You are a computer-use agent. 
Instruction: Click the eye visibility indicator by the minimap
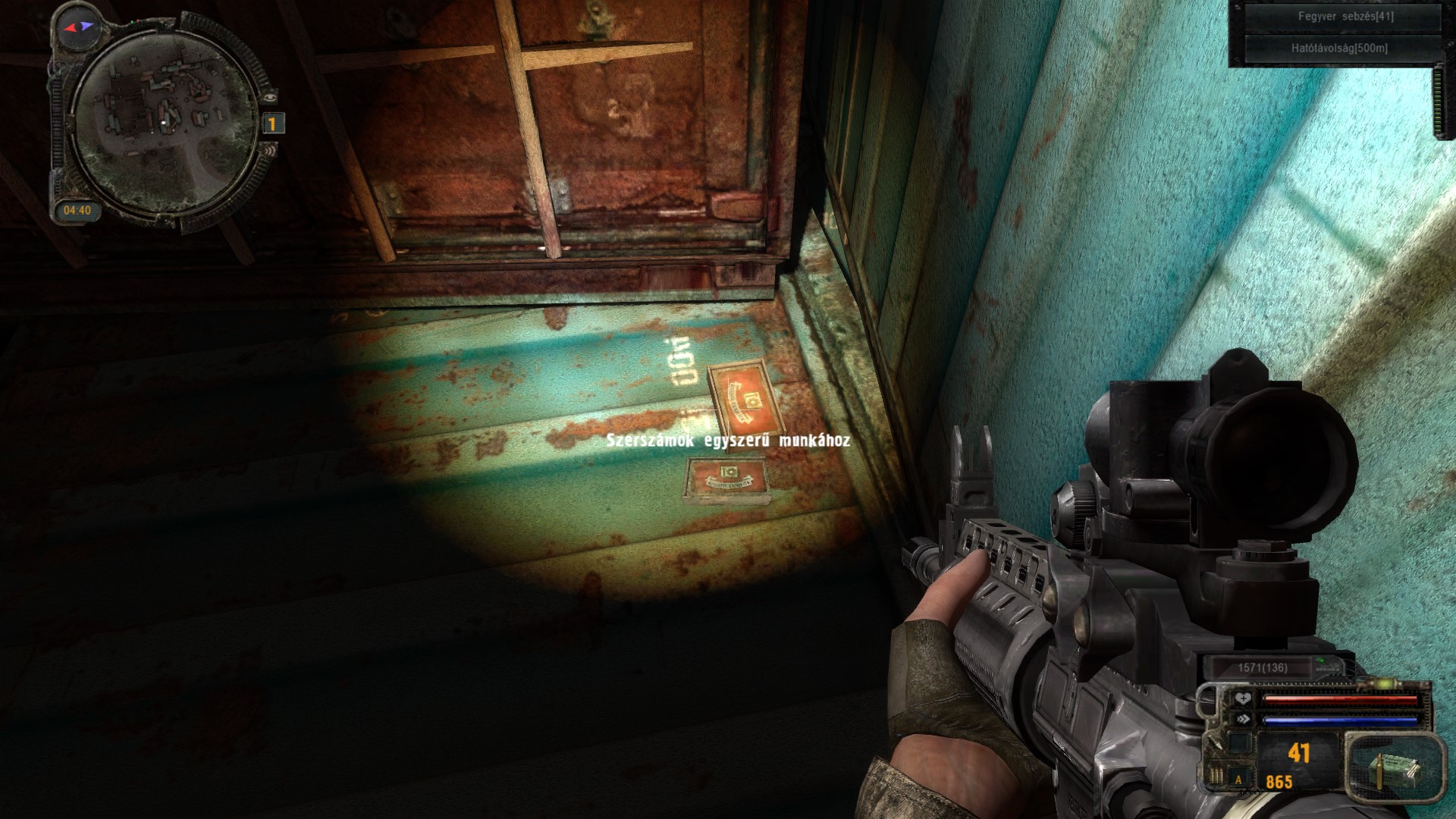click(271, 96)
